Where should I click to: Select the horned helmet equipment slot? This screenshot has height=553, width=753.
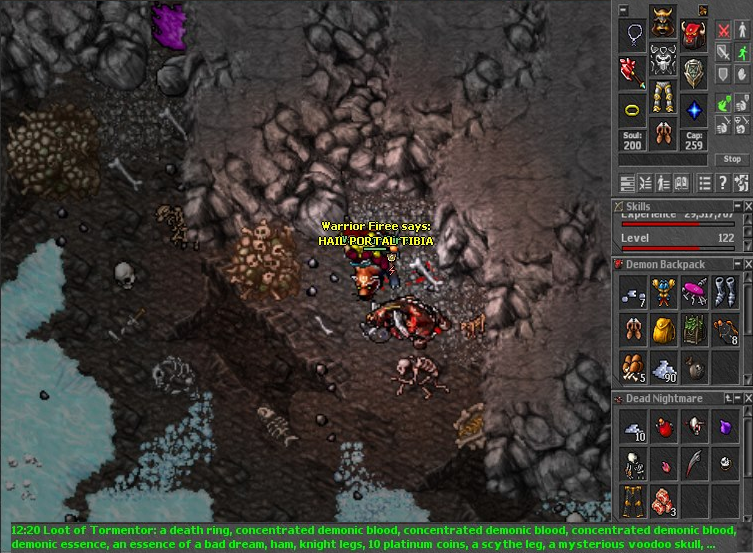(662, 24)
